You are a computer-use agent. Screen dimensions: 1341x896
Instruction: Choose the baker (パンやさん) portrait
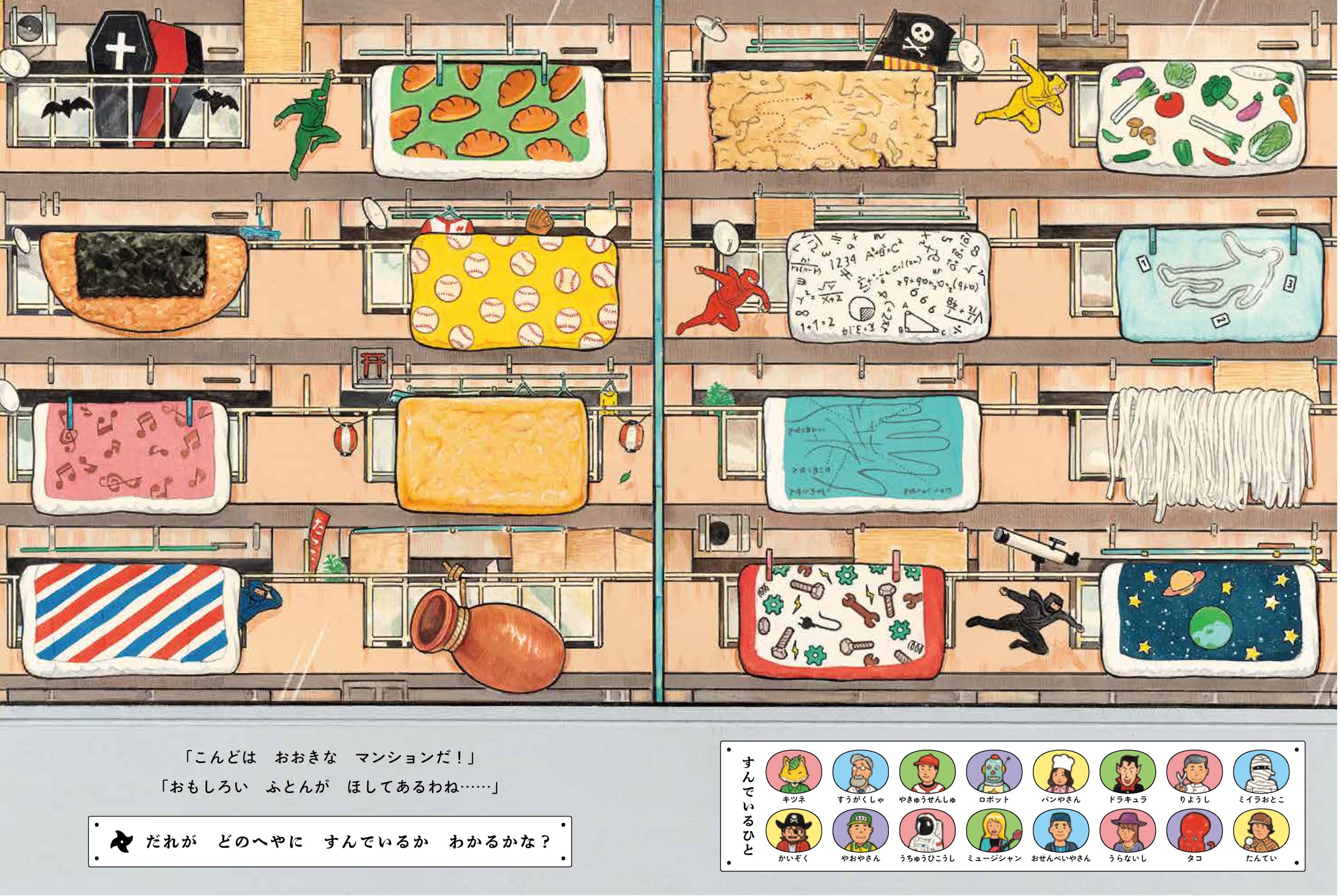point(1061,771)
